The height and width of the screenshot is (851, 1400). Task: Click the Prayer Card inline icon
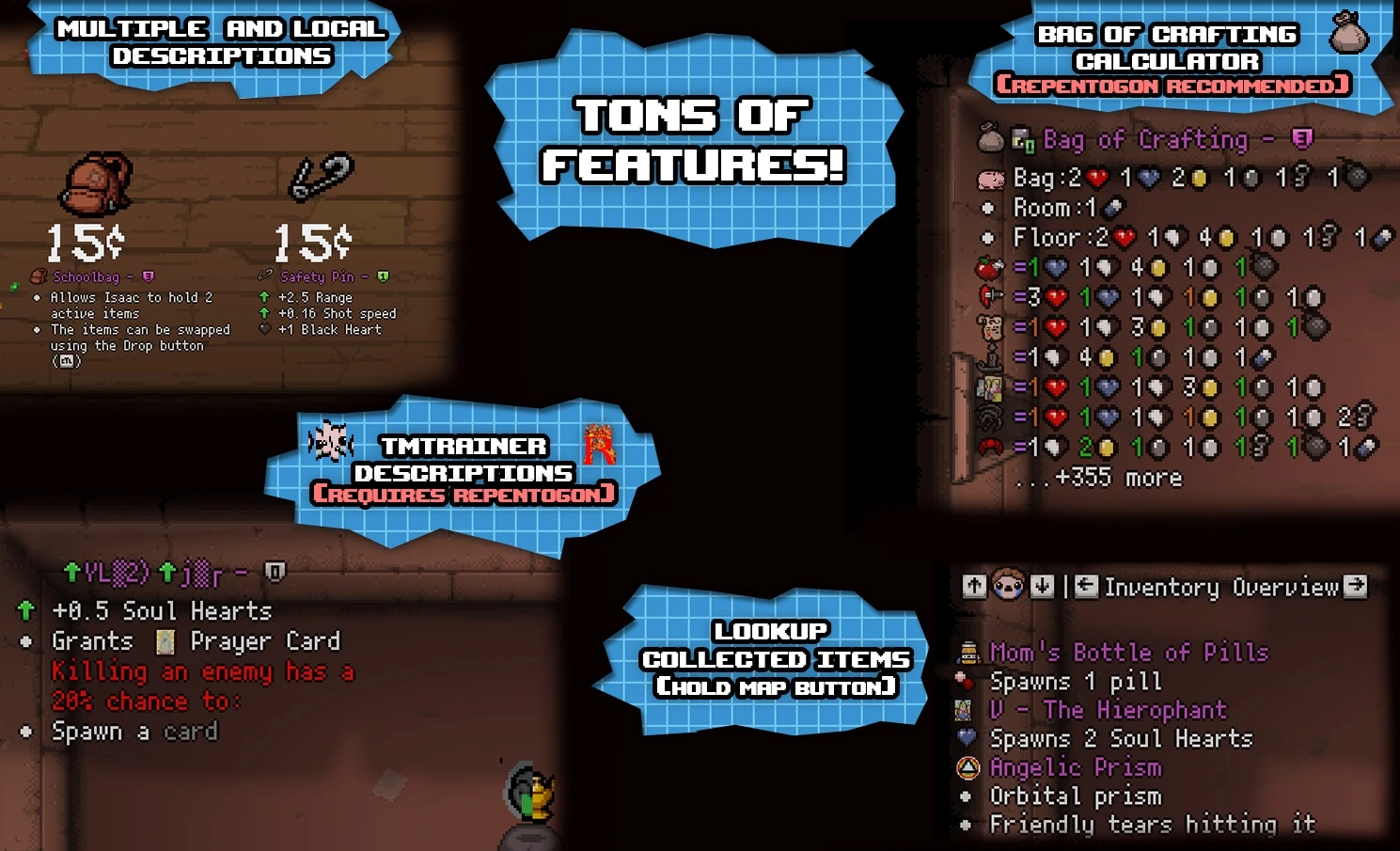(165, 640)
